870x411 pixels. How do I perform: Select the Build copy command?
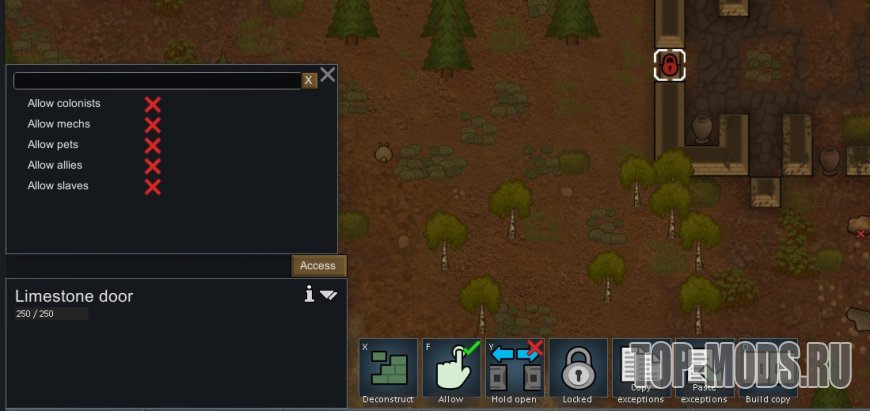click(x=767, y=368)
